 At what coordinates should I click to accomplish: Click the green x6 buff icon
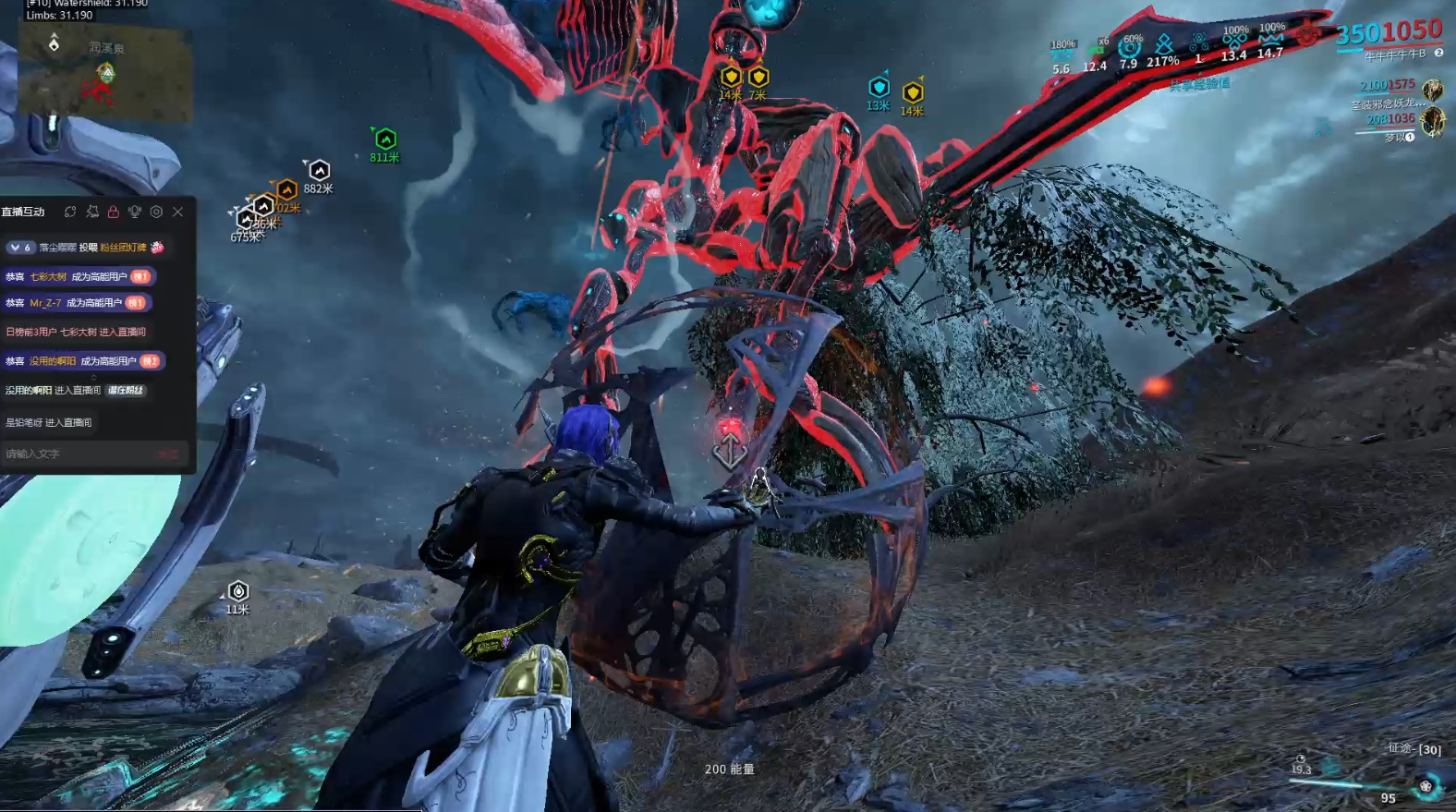[x=1096, y=51]
